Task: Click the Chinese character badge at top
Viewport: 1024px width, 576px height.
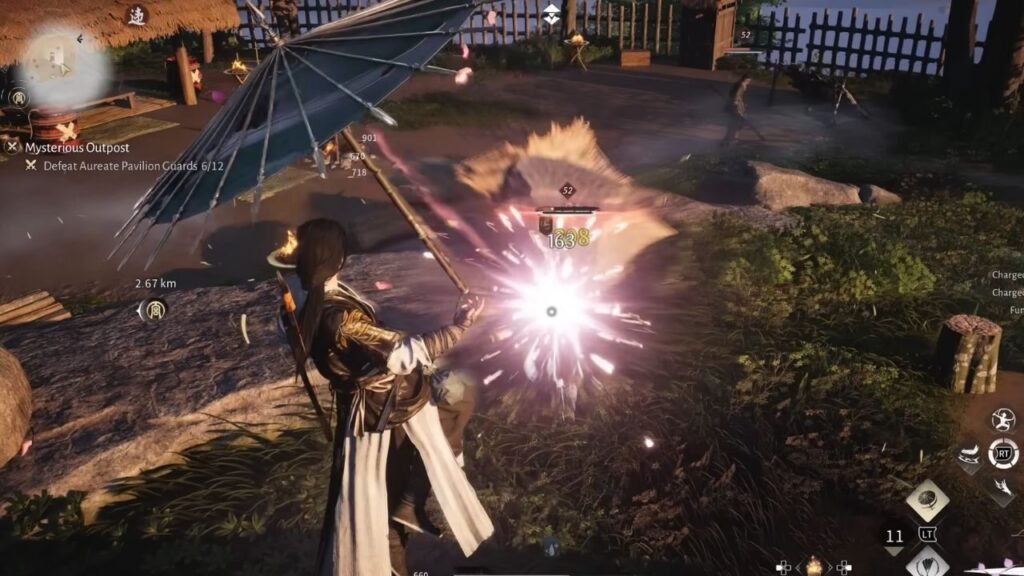Action: pyautogui.click(x=136, y=15)
